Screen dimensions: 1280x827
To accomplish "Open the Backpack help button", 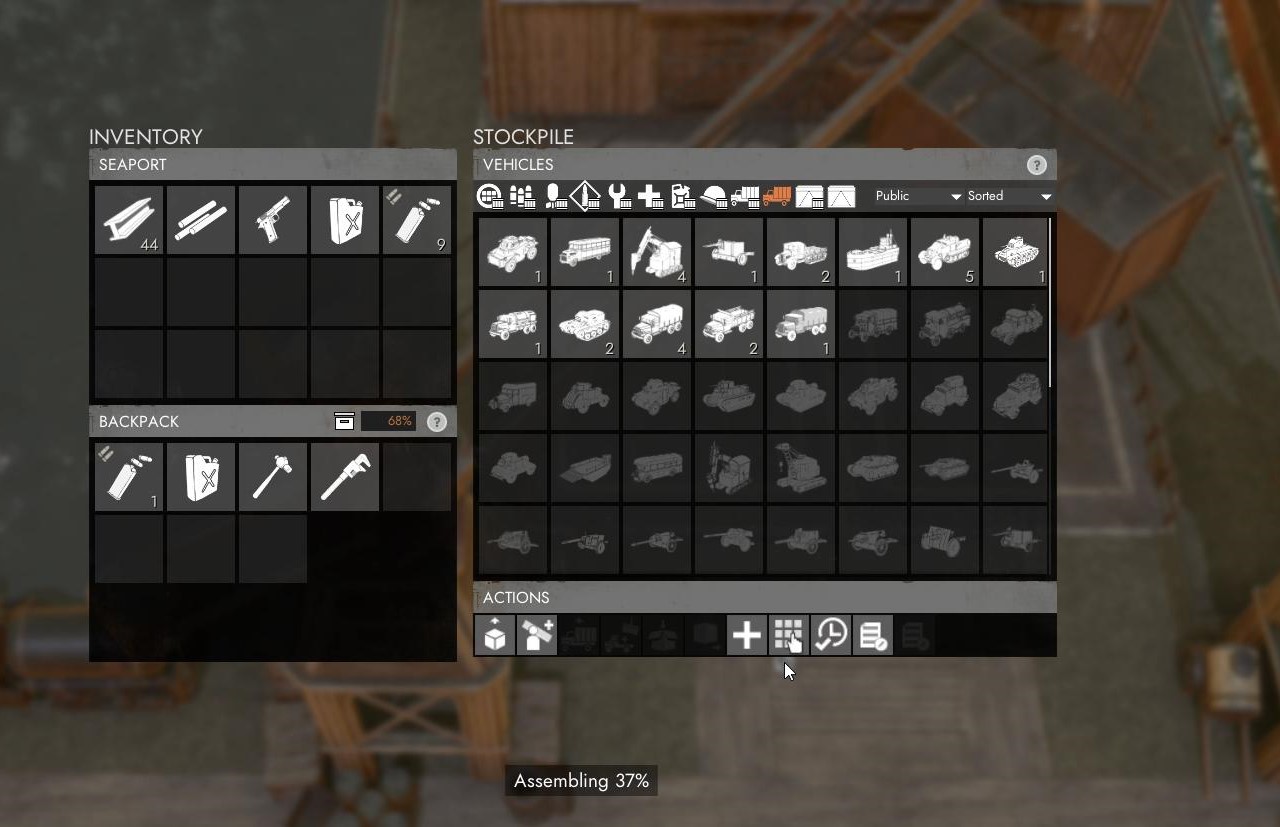I will [437, 422].
